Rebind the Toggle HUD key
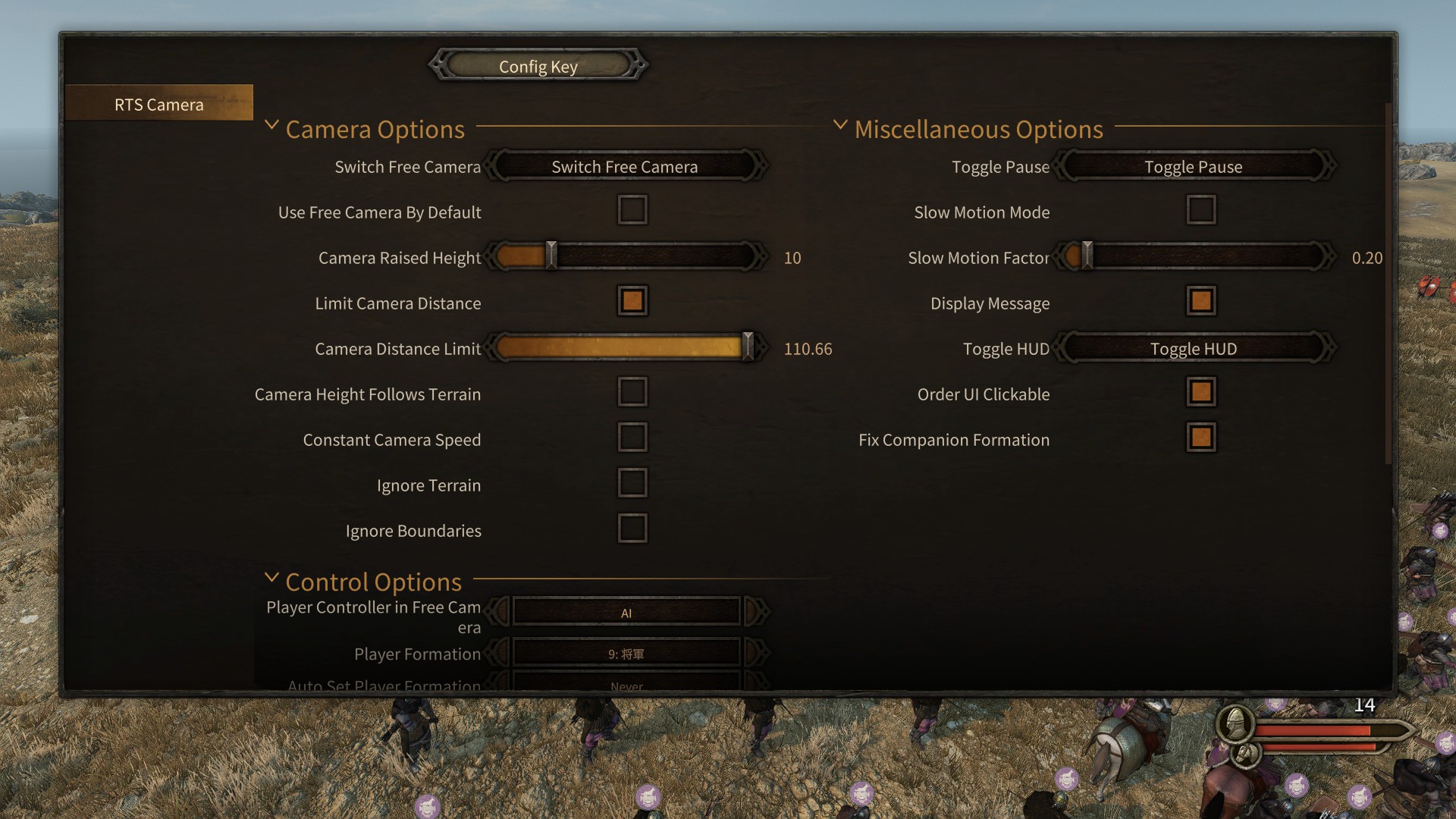 [1193, 348]
